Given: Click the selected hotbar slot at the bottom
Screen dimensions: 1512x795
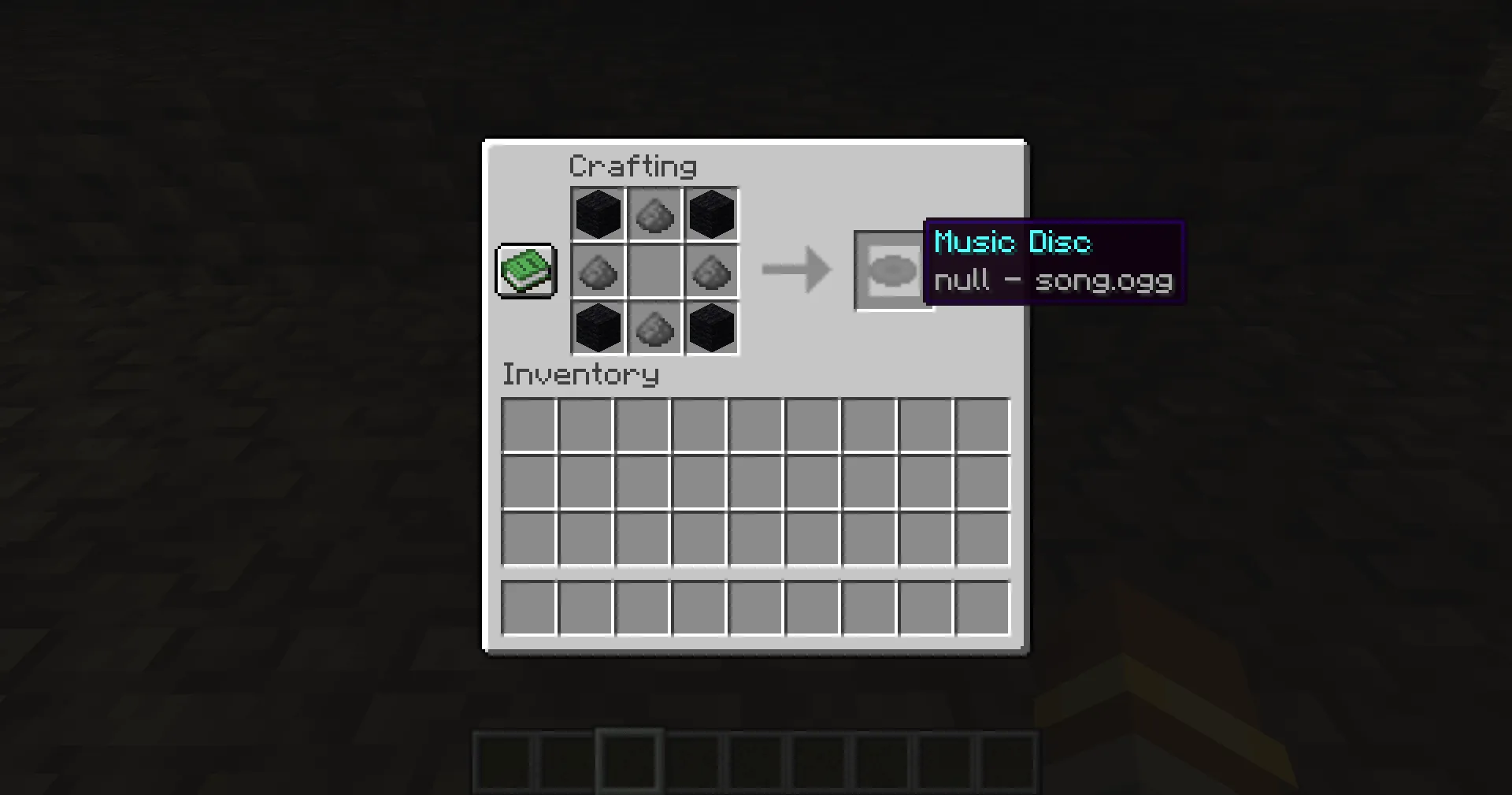Looking at the screenshot, I should coord(628,758).
